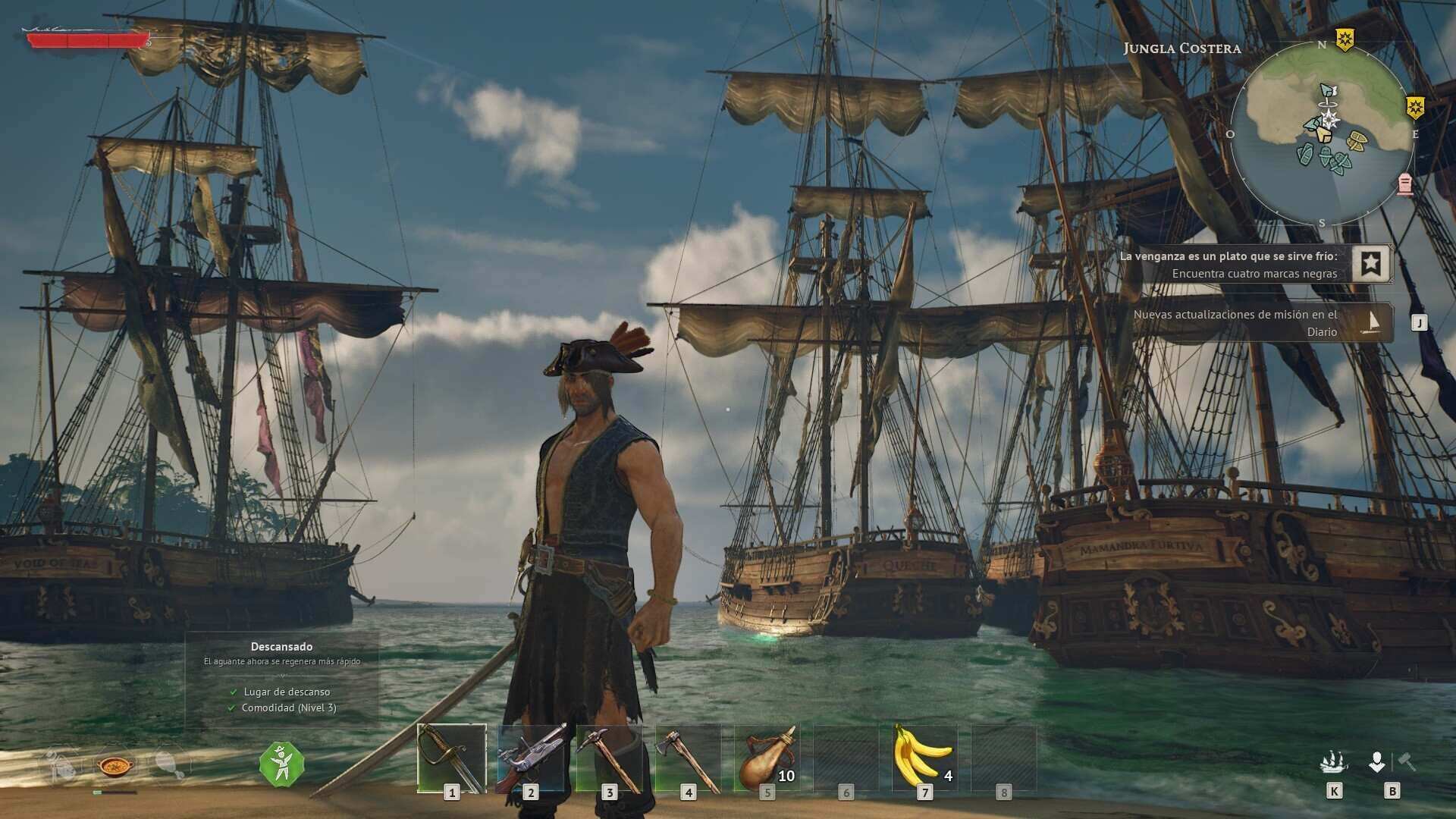Open the circular minimap
Screen dimensions: 1456x819
1322,133
